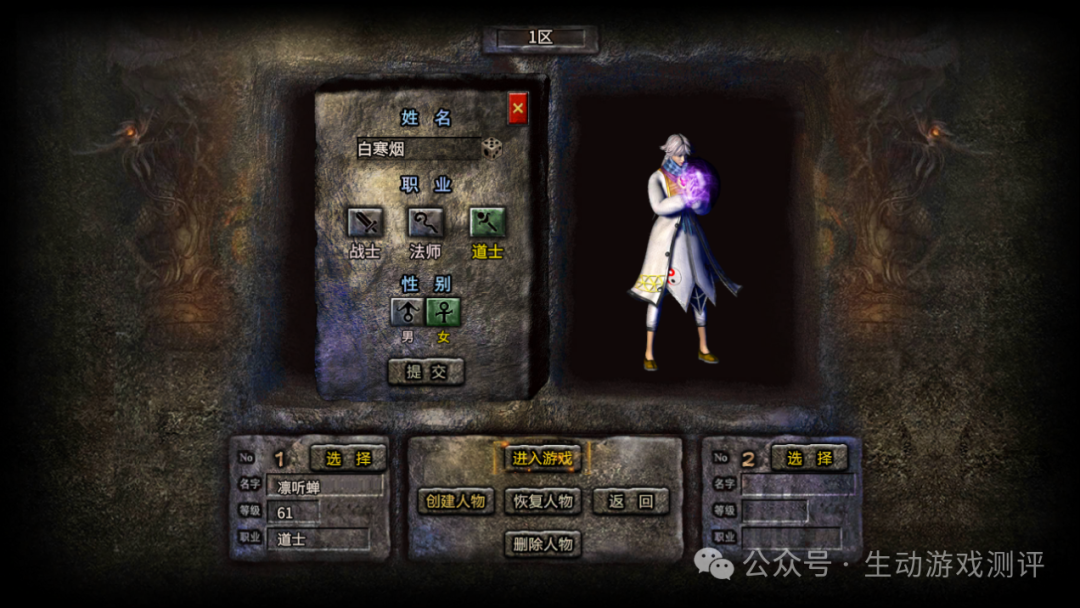Screen dimensions: 1080x608
Task: Choose the 法师 mage class
Action: [x=426, y=222]
